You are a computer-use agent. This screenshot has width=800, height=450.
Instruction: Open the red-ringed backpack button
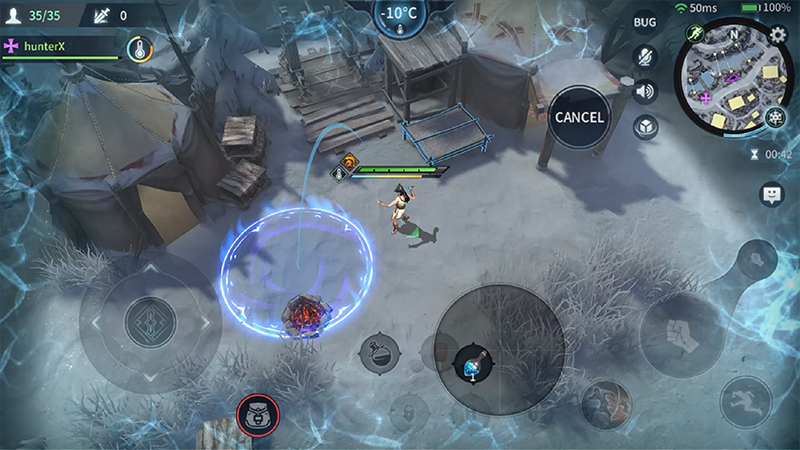tap(258, 412)
